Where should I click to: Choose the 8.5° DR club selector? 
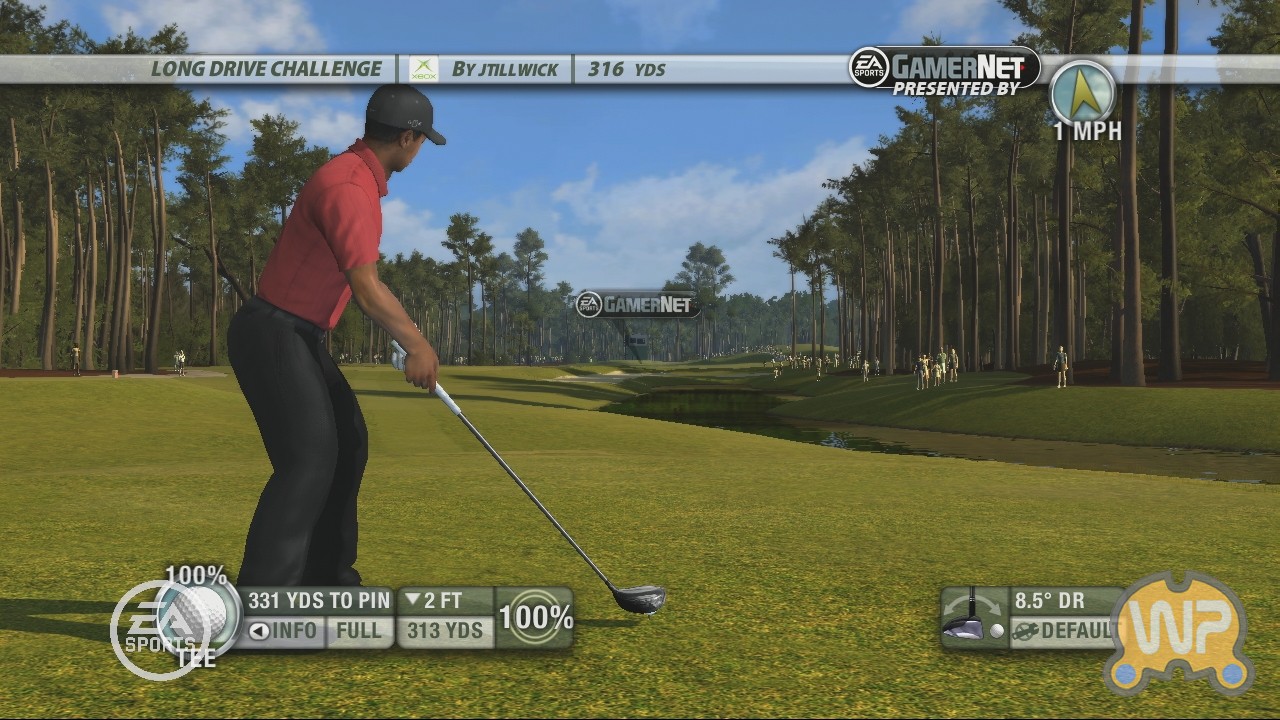pos(1049,601)
